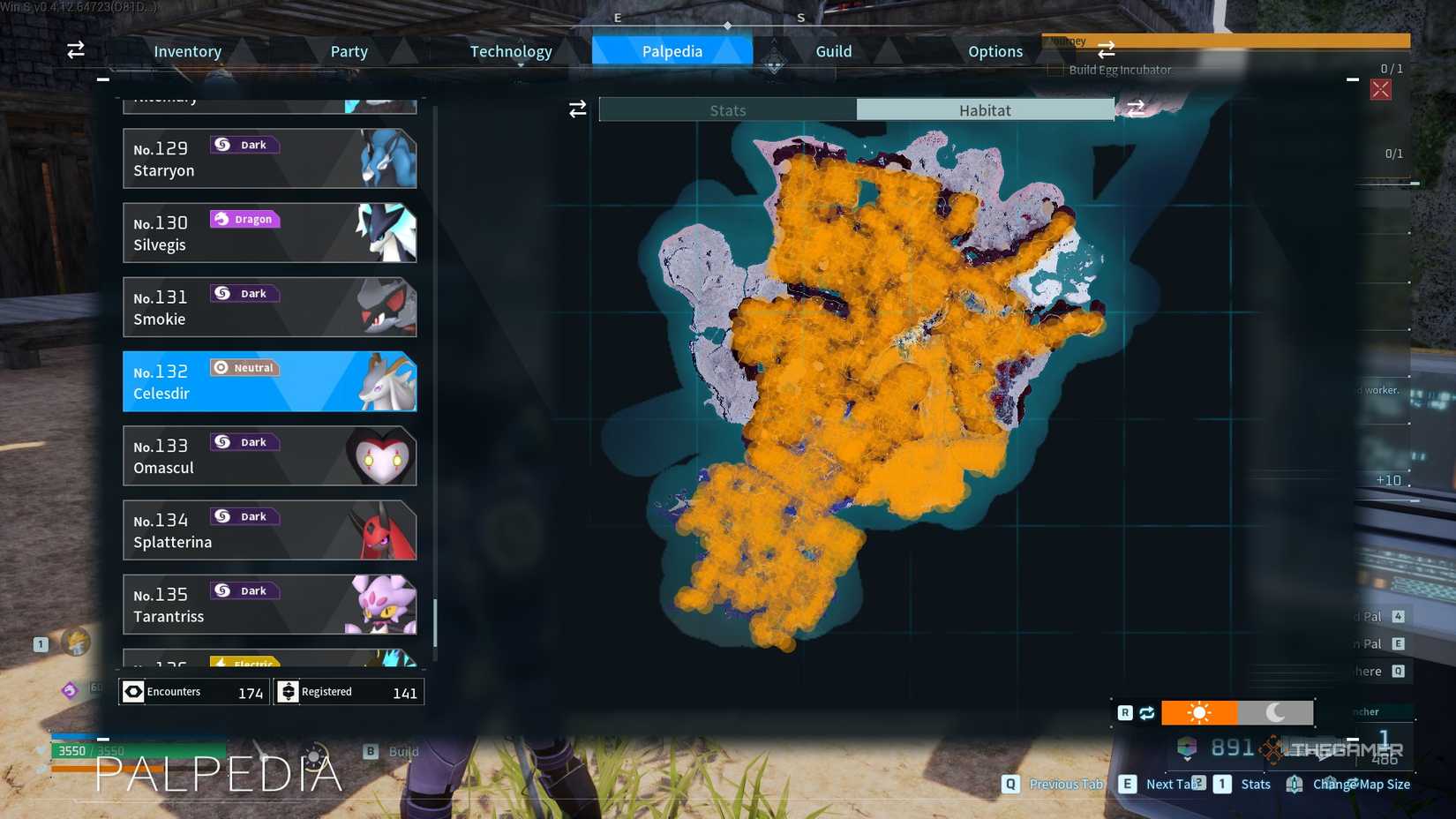Screen dimensions: 1456x819
Task: Collapse the Journey quest tracker with the minus
Action: click(x=1352, y=78)
